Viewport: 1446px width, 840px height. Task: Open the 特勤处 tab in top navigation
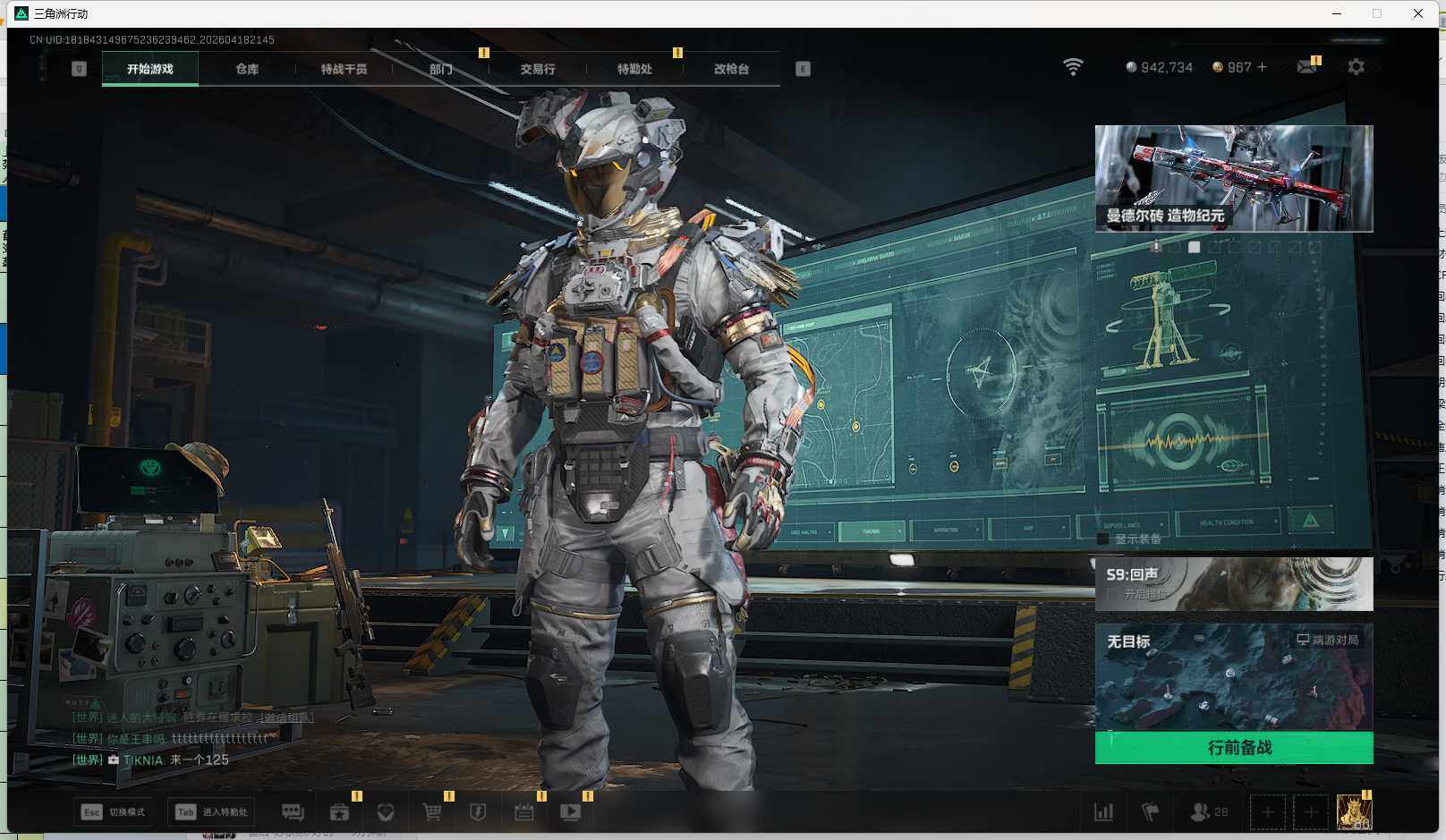tap(634, 69)
